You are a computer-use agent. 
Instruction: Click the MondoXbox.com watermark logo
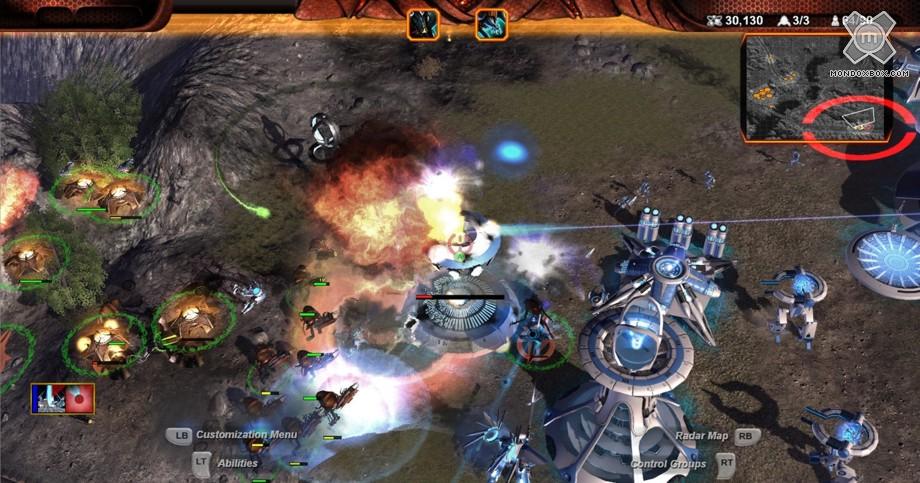click(868, 45)
